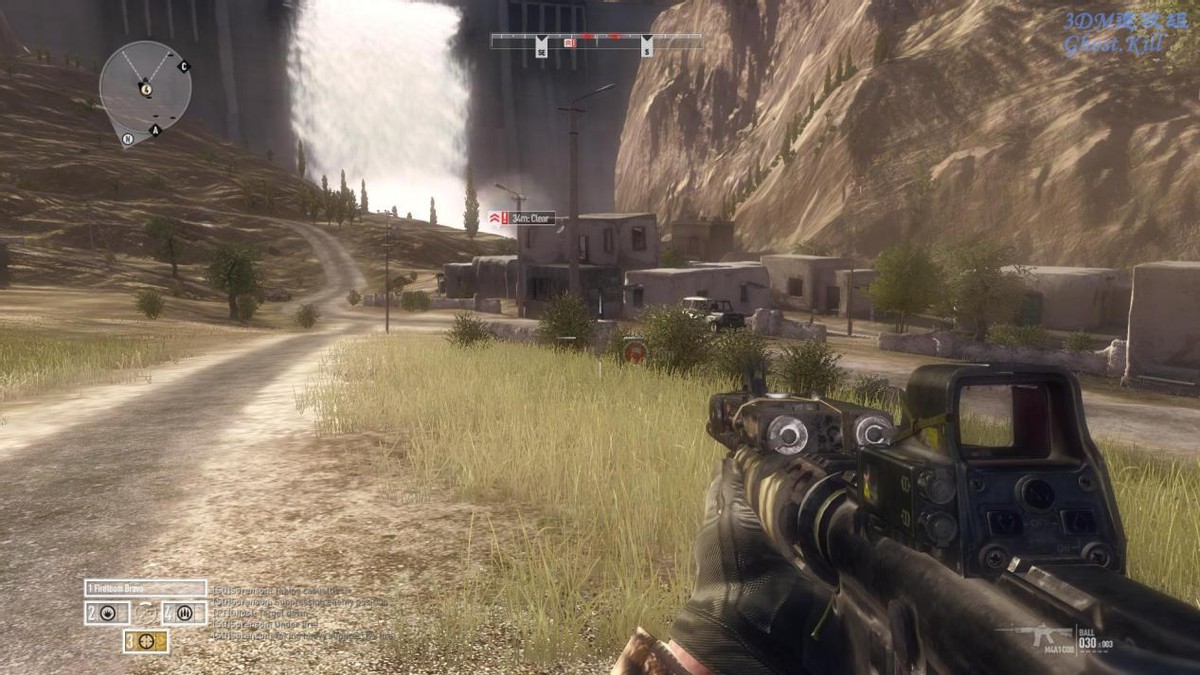Select the '34m: Clear' objective marker
Viewport: 1200px width, 675px height.
(x=521, y=217)
